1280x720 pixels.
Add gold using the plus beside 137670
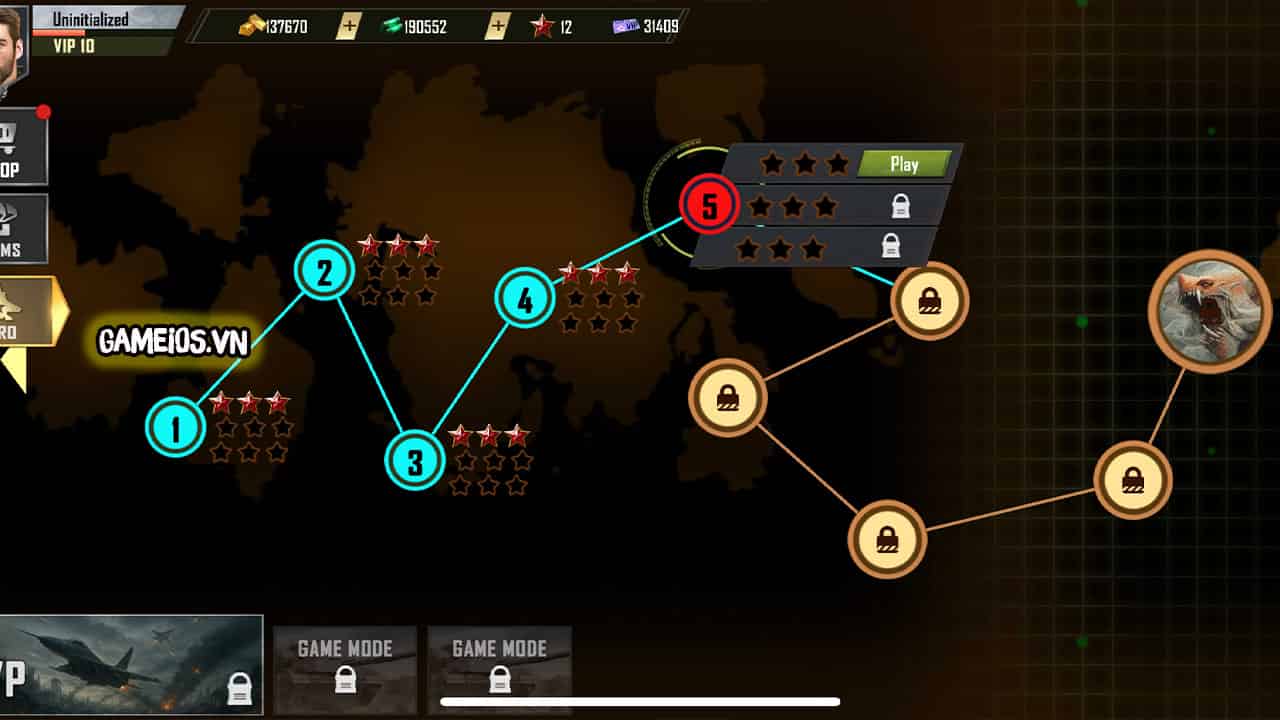coord(347,27)
